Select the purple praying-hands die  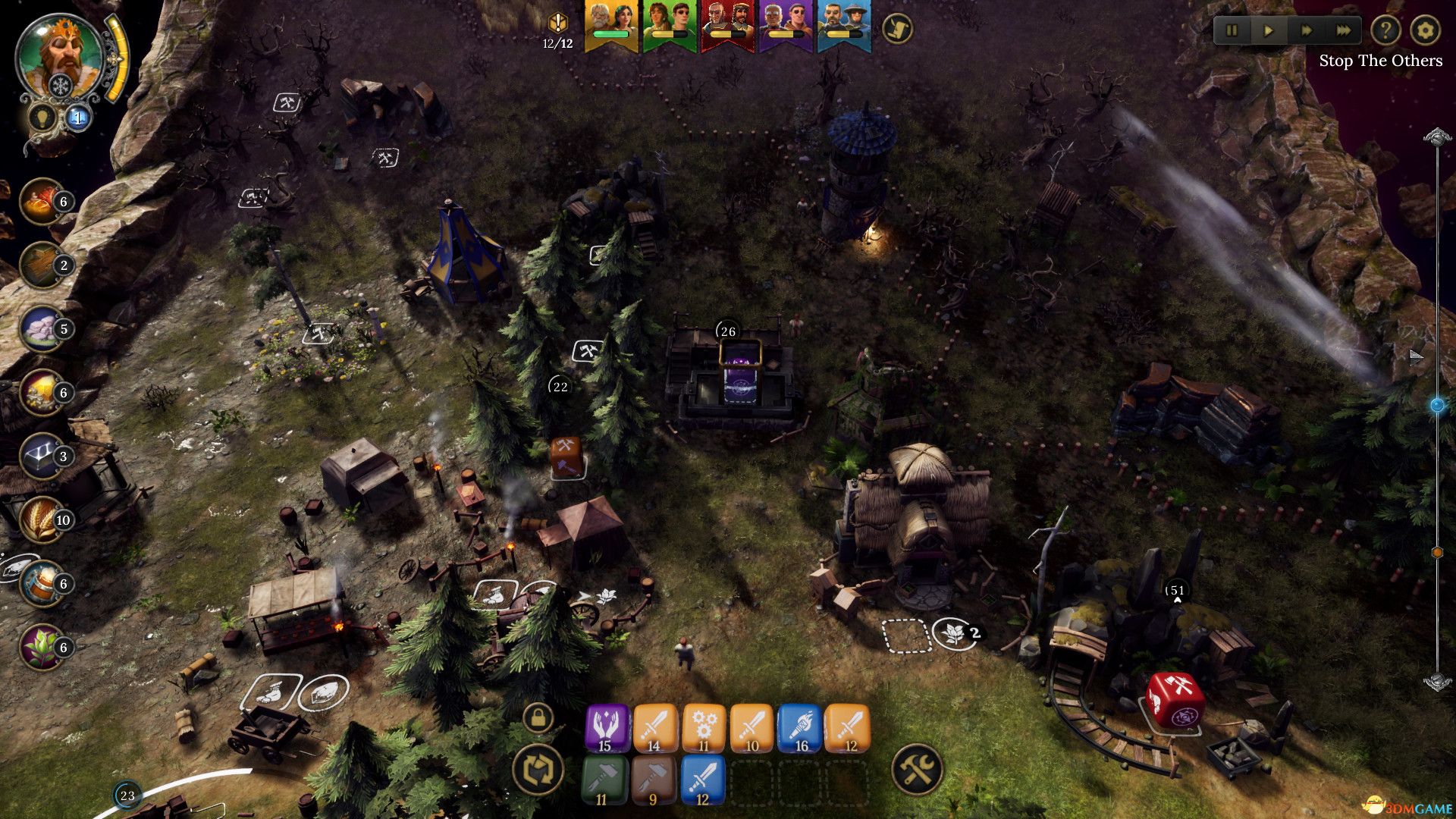coord(607,728)
